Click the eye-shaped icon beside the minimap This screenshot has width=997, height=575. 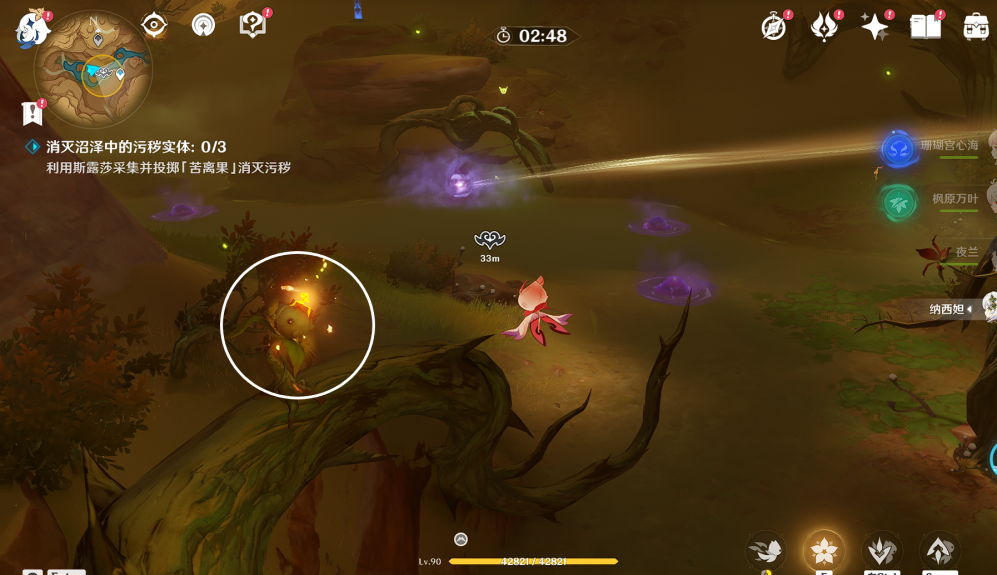click(154, 25)
